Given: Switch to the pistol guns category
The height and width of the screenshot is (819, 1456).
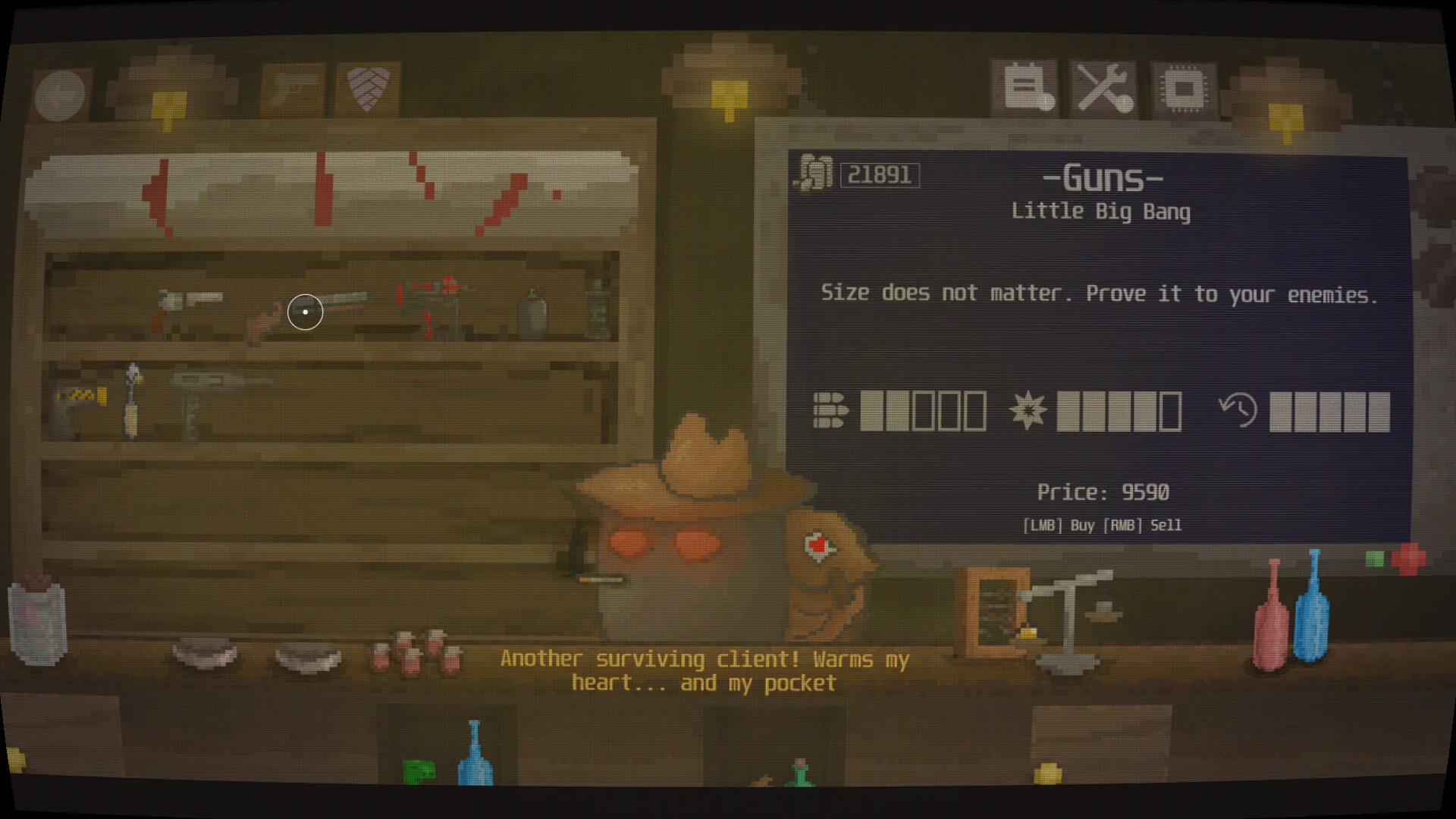Looking at the screenshot, I should 293,90.
